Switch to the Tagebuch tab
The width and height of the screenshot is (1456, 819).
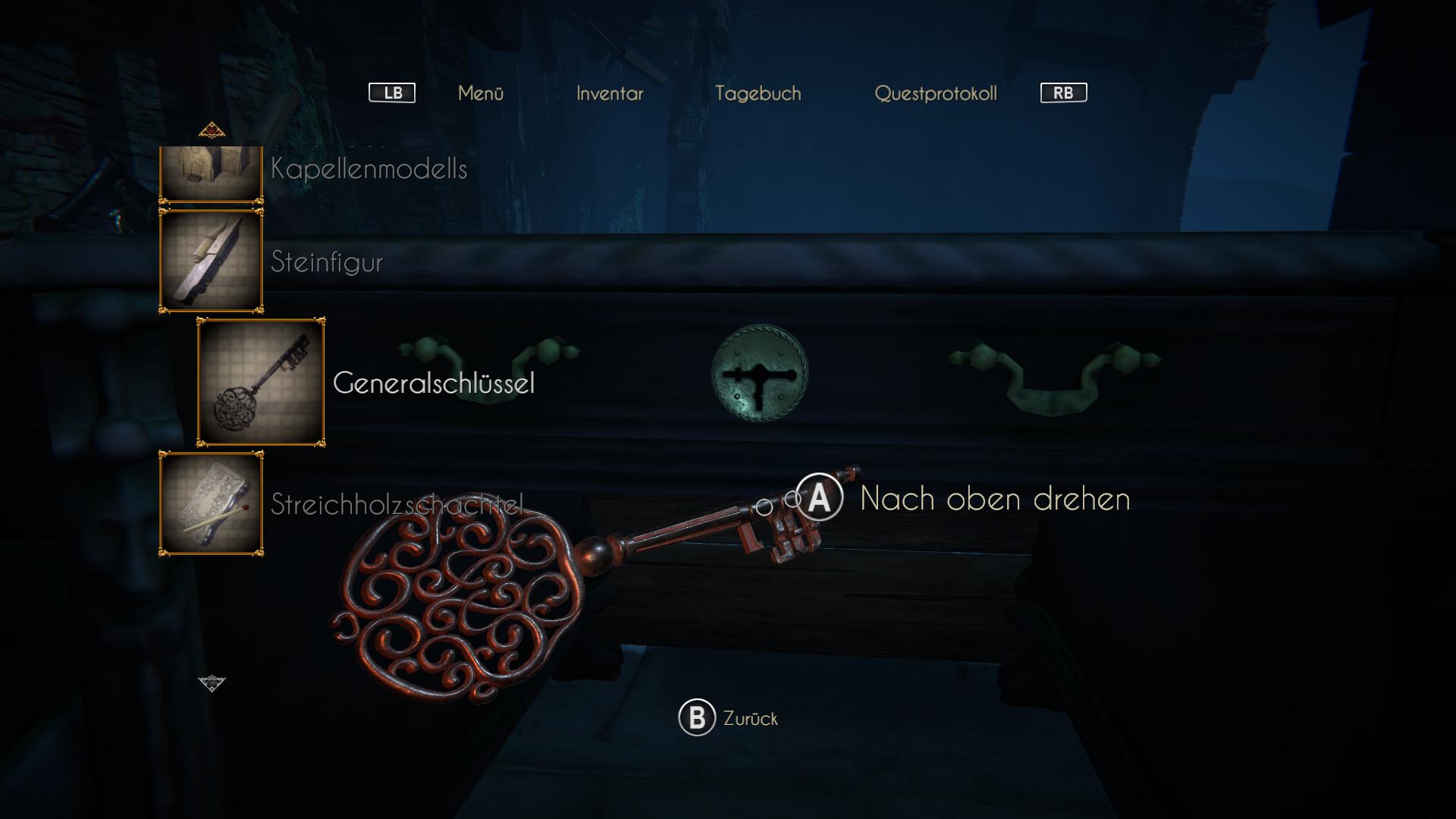pyautogui.click(x=758, y=93)
